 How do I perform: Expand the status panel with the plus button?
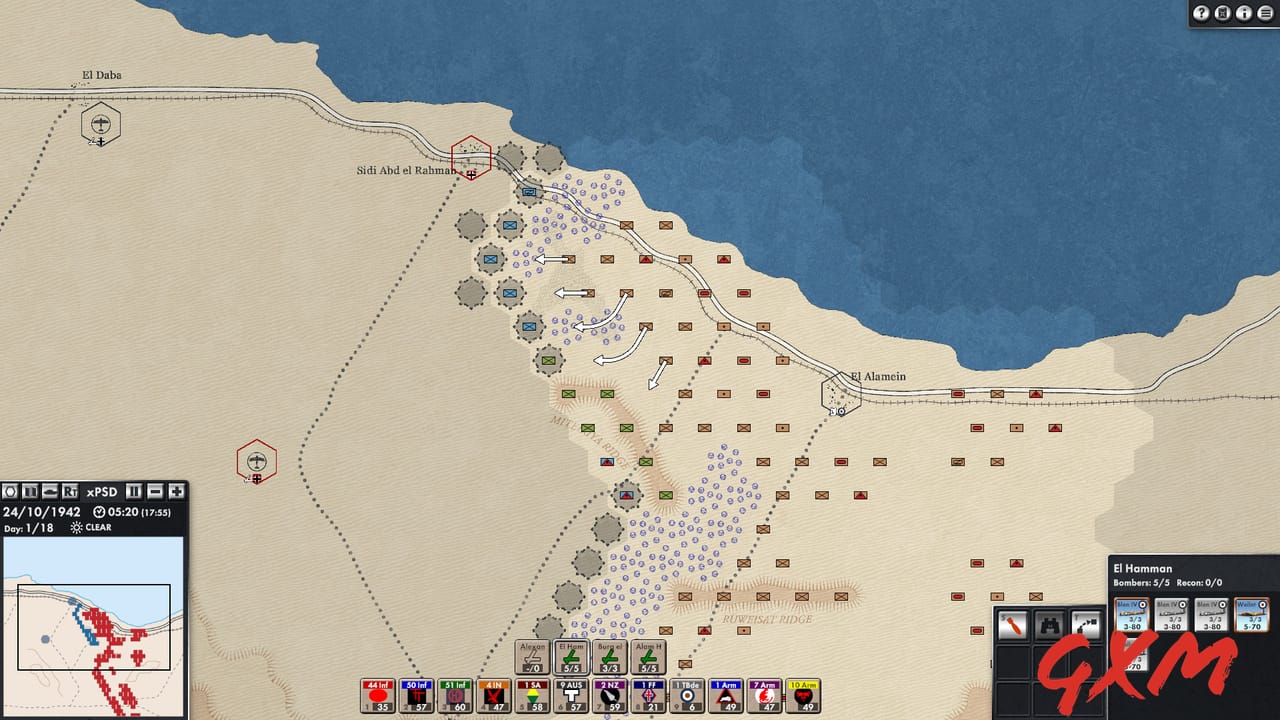tap(175, 492)
